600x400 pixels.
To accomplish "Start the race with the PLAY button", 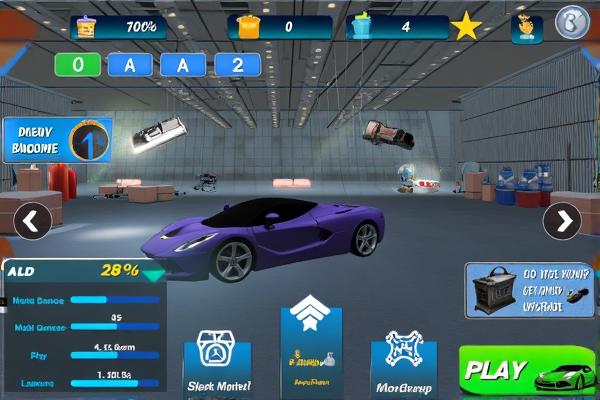I will coord(527,369).
